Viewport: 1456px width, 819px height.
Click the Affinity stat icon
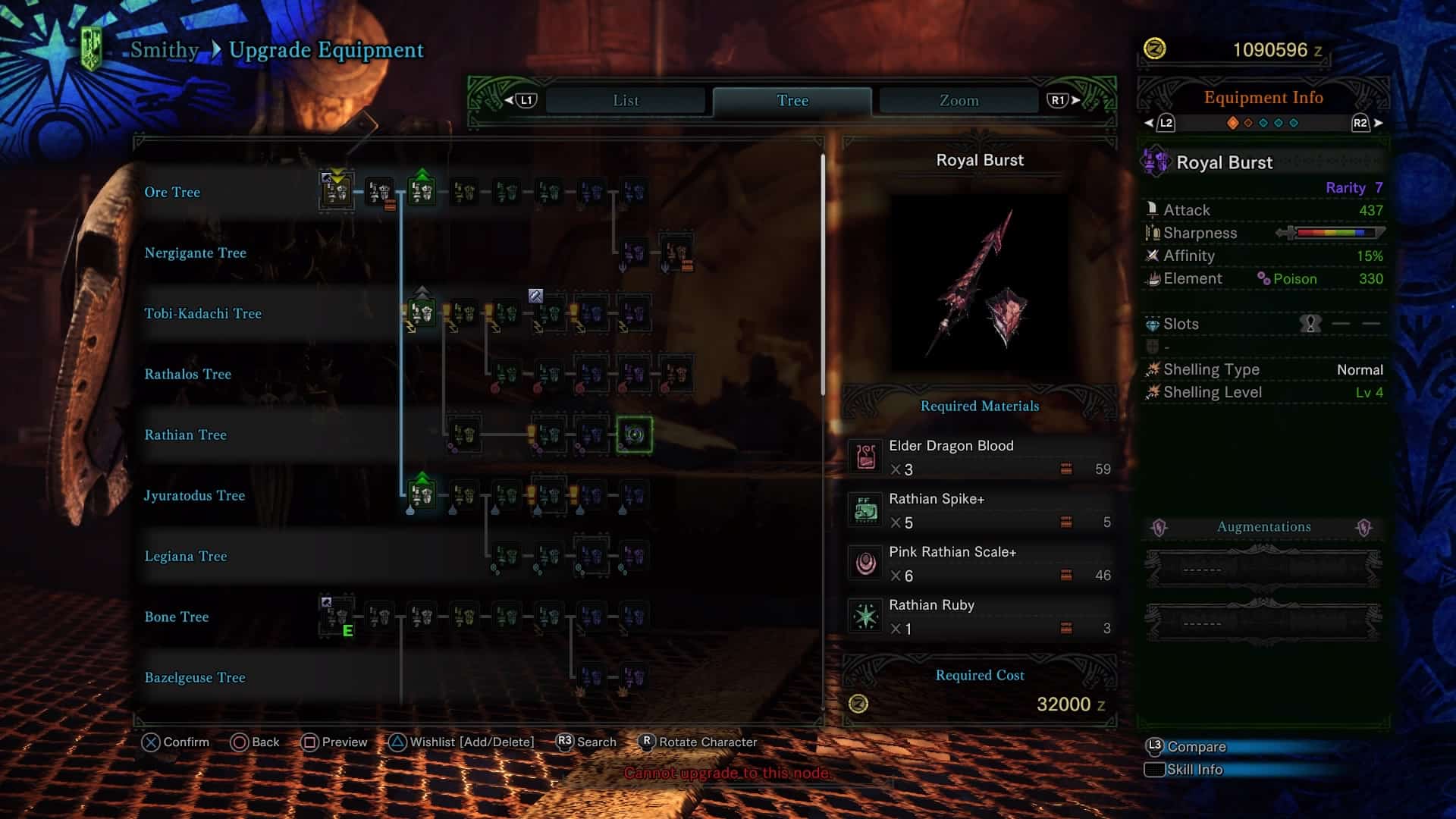[x=1151, y=256]
